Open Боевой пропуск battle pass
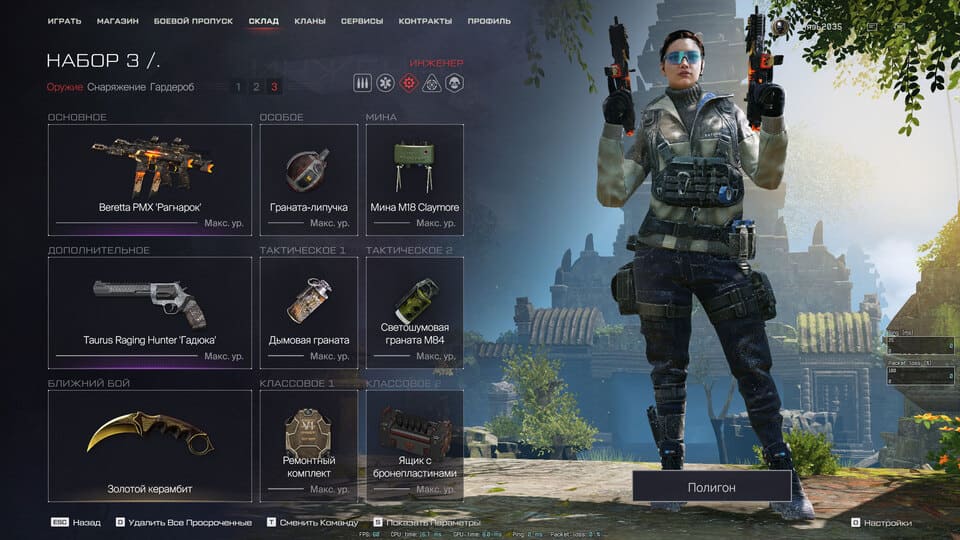This screenshot has width=960, height=540. (x=193, y=21)
